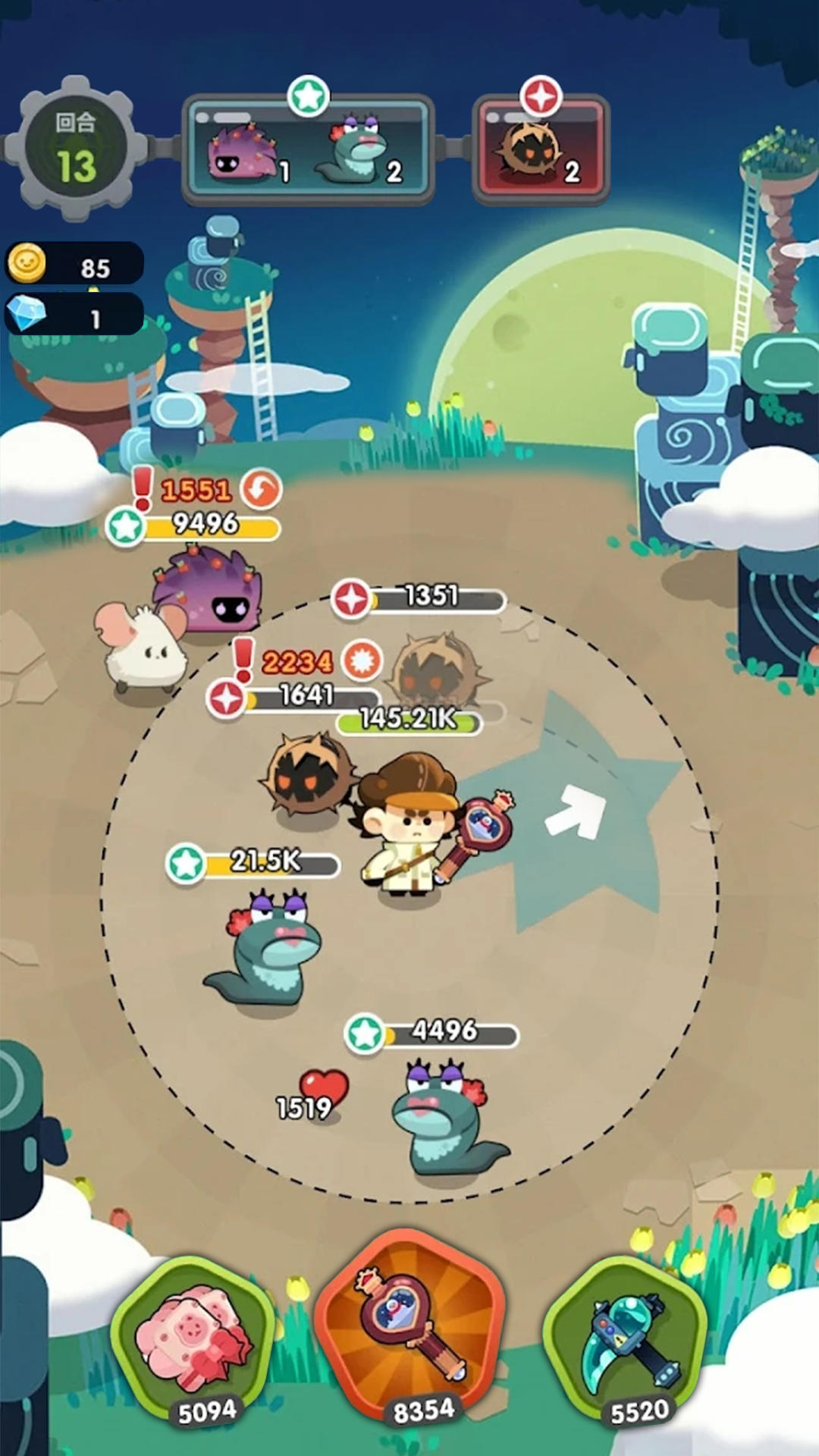Image resolution: width=819 pixels, height=1456 pixels.
Task: Tap the round 13 gear indicator
Action: pyautogui.click(x=75, y=149)
